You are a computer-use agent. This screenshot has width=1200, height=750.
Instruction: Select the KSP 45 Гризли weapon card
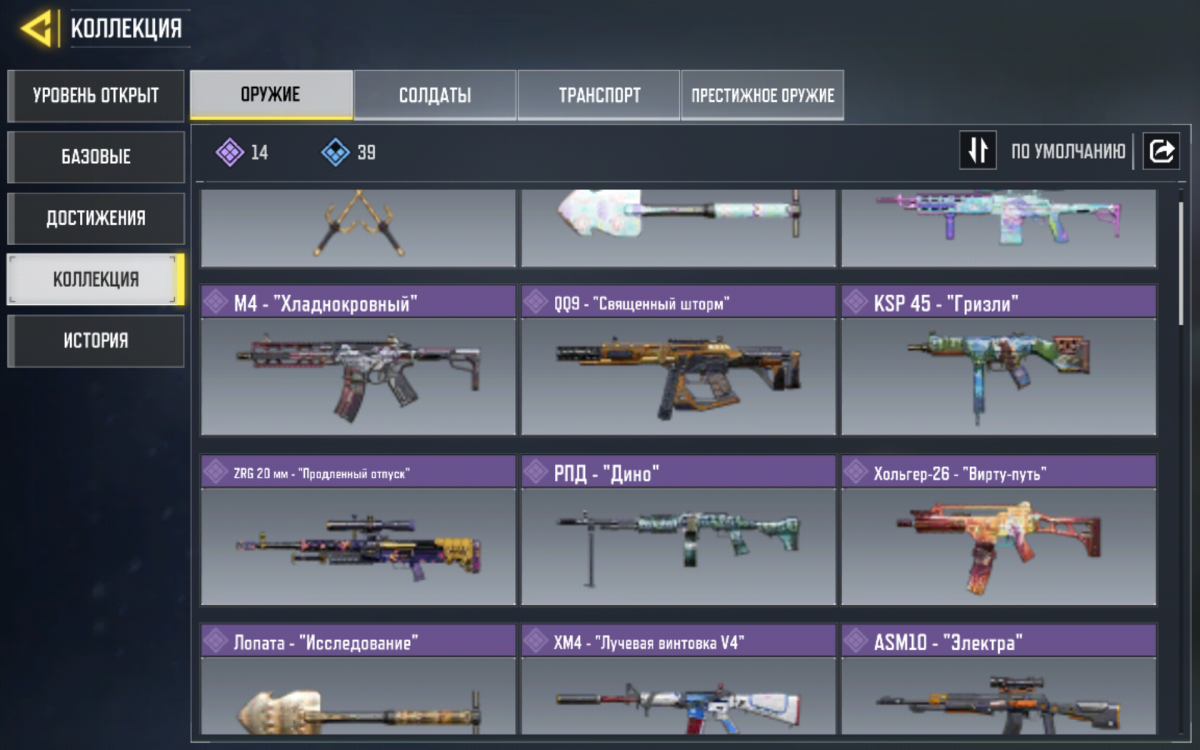click(998, 360)
